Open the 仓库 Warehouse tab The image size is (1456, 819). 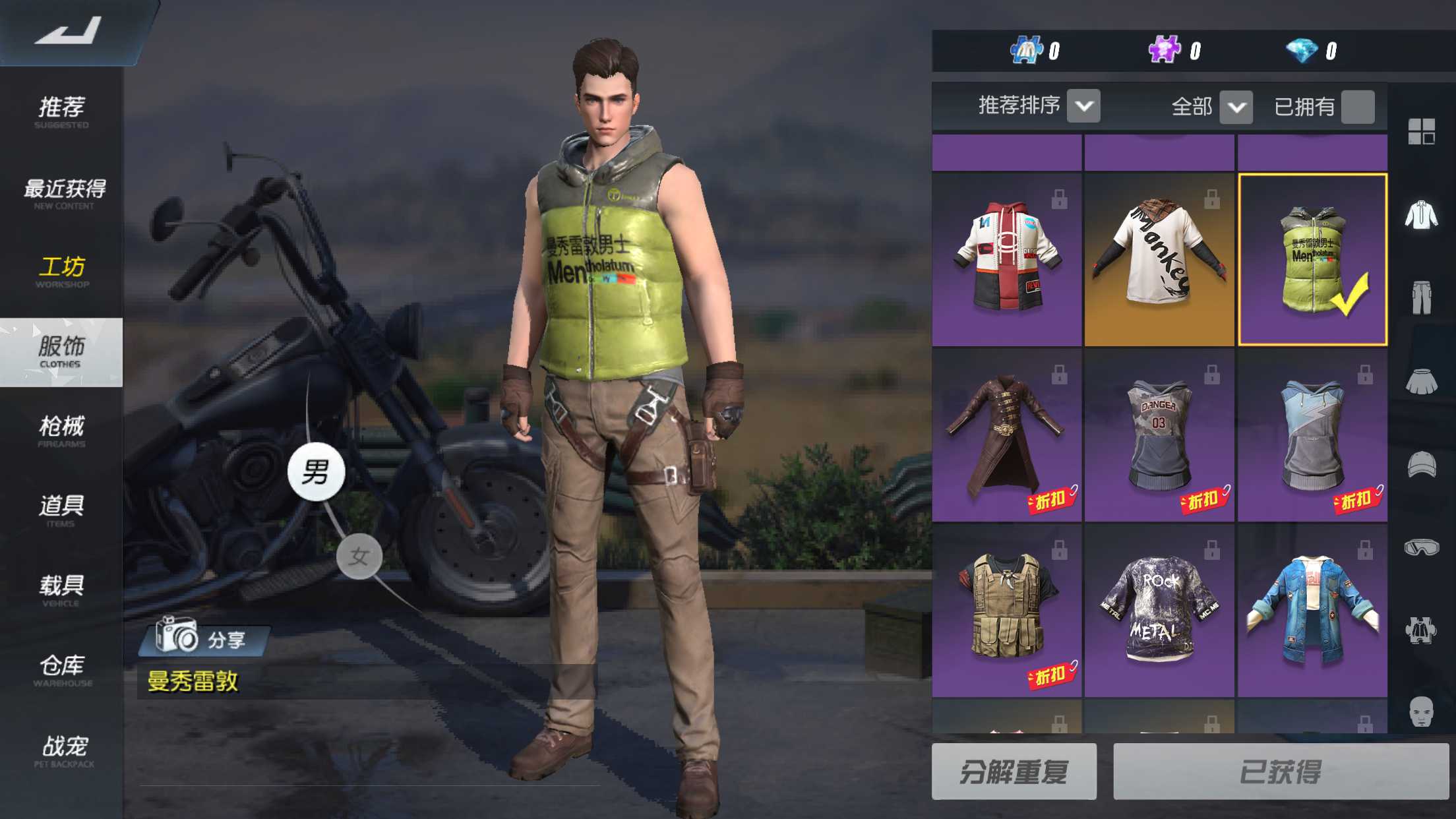point(62,669)
